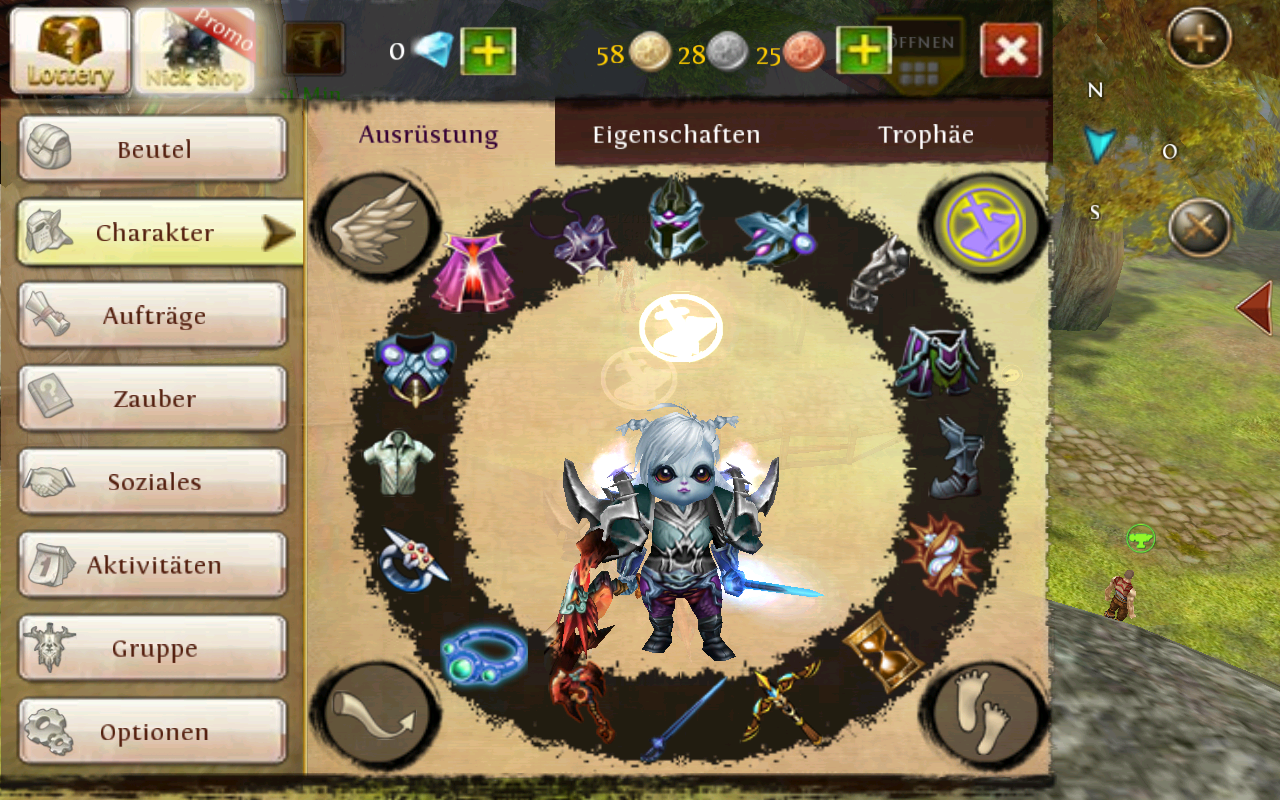The width and height of the screenshot is (1280, 800).
Task: Click the round plus button by the compass
Action: (1199, 40)
